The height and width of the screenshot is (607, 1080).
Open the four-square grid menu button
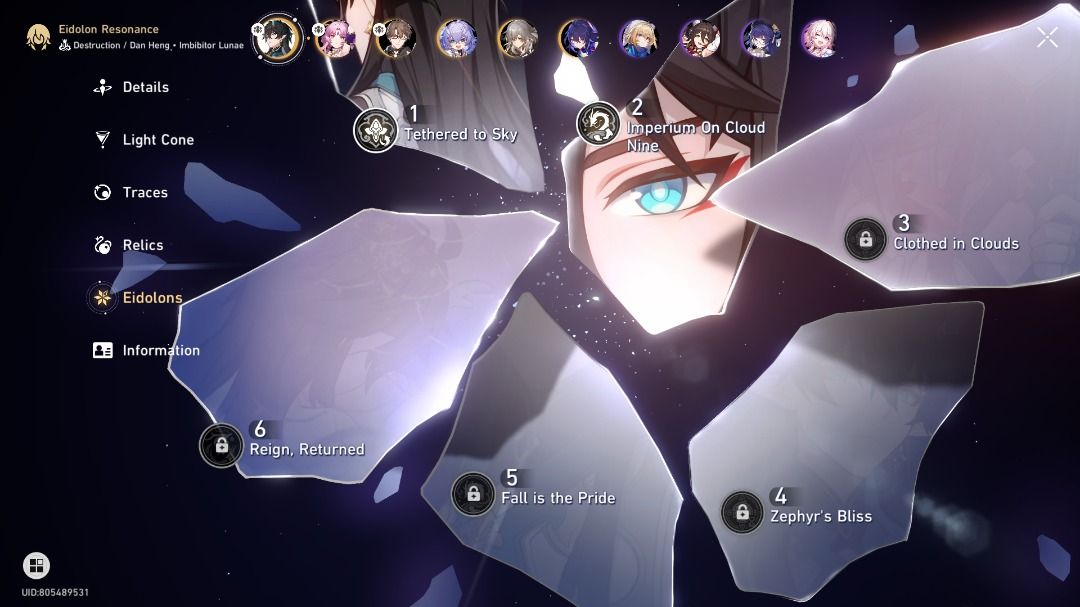coord(36,566)
